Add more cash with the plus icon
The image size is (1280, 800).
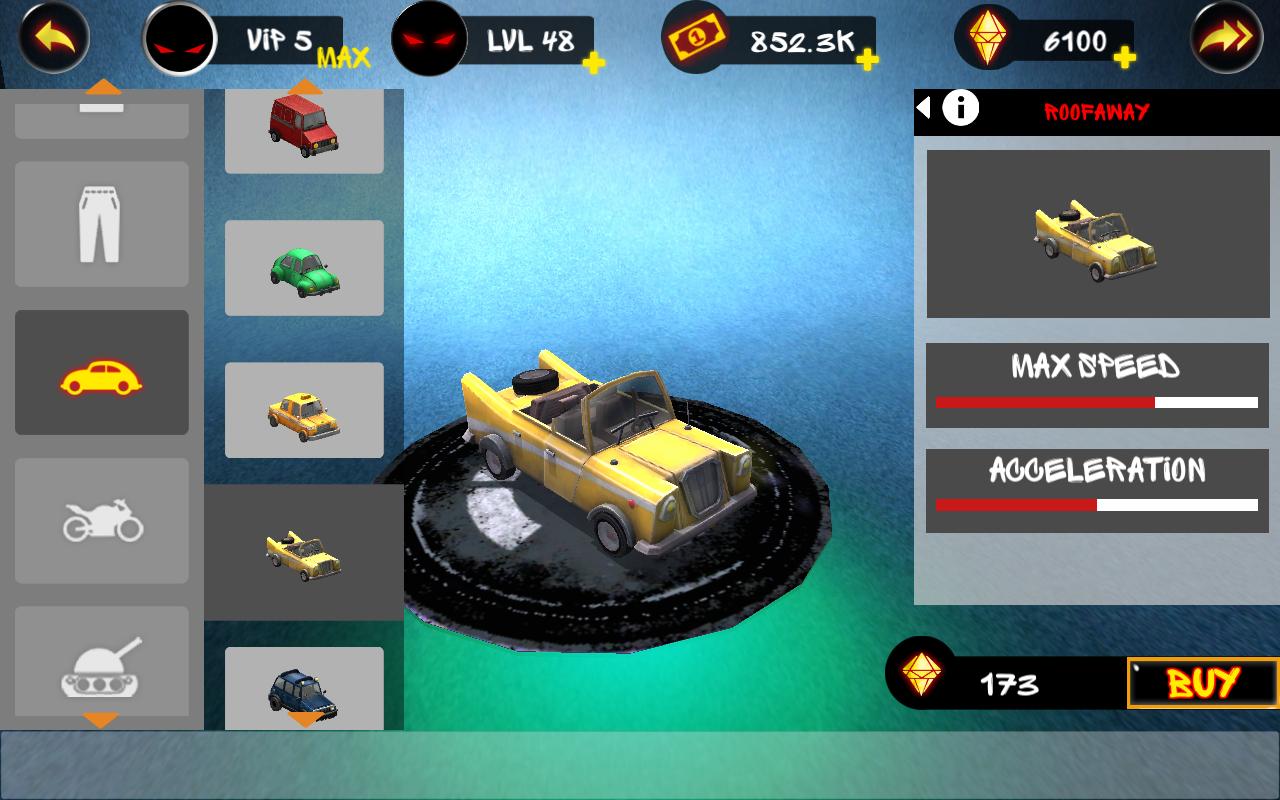pyautogui.click(x=867, y=60)
